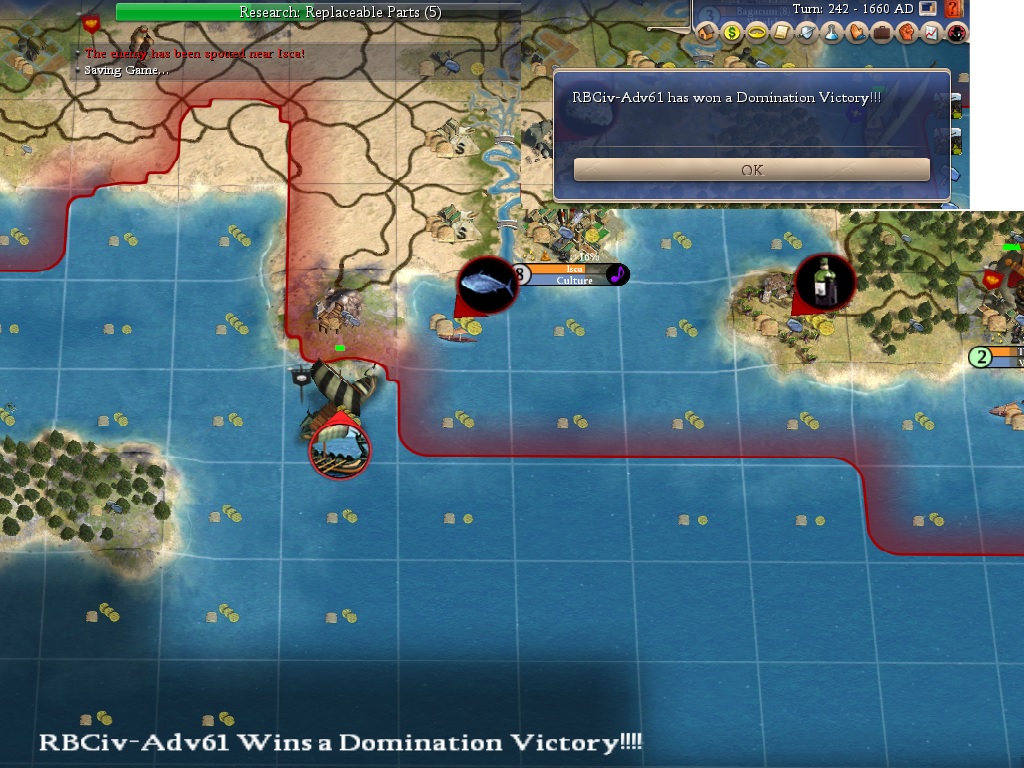Open the religion advisor praying hands icon
The image size is (1024, 768).
pyautogui.click(x=857, y=33)
